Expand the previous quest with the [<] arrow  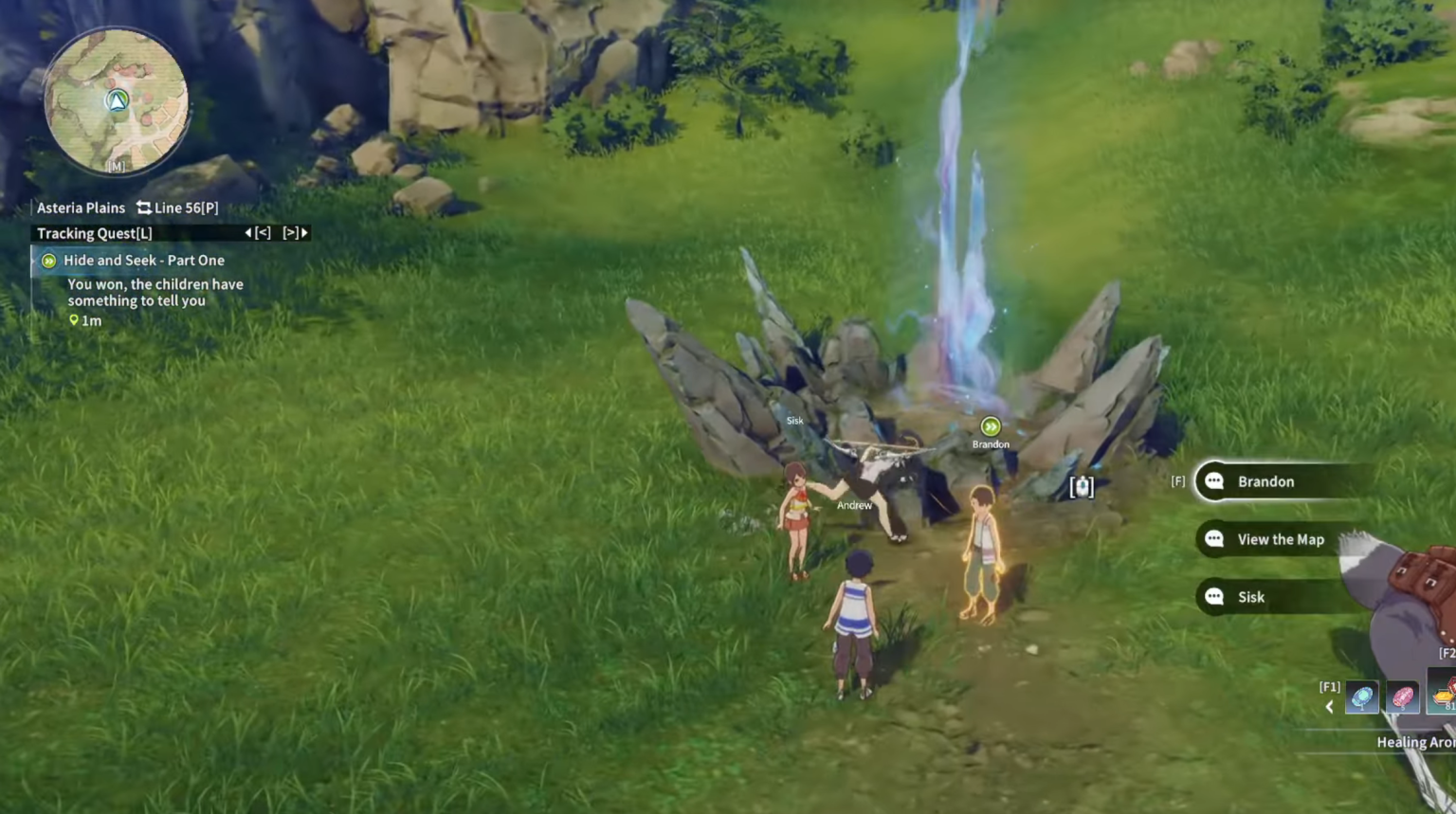261,232
